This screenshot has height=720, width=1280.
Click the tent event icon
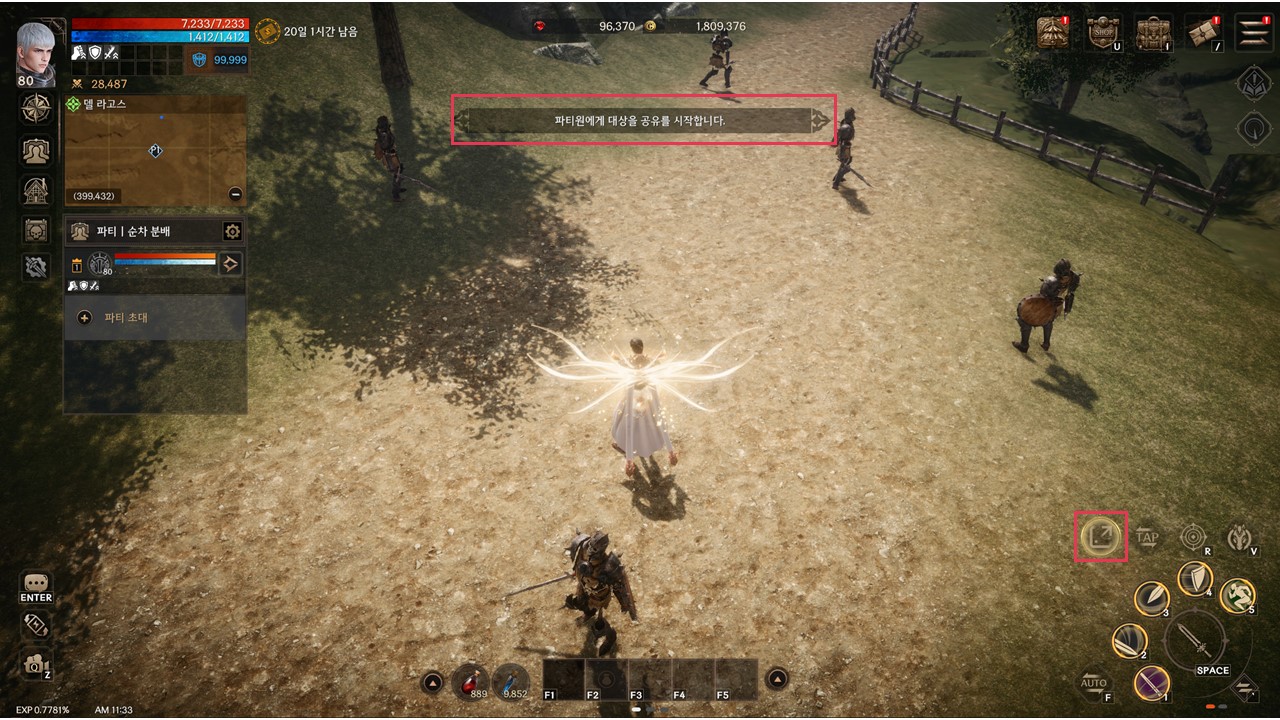pos(1054,32)
